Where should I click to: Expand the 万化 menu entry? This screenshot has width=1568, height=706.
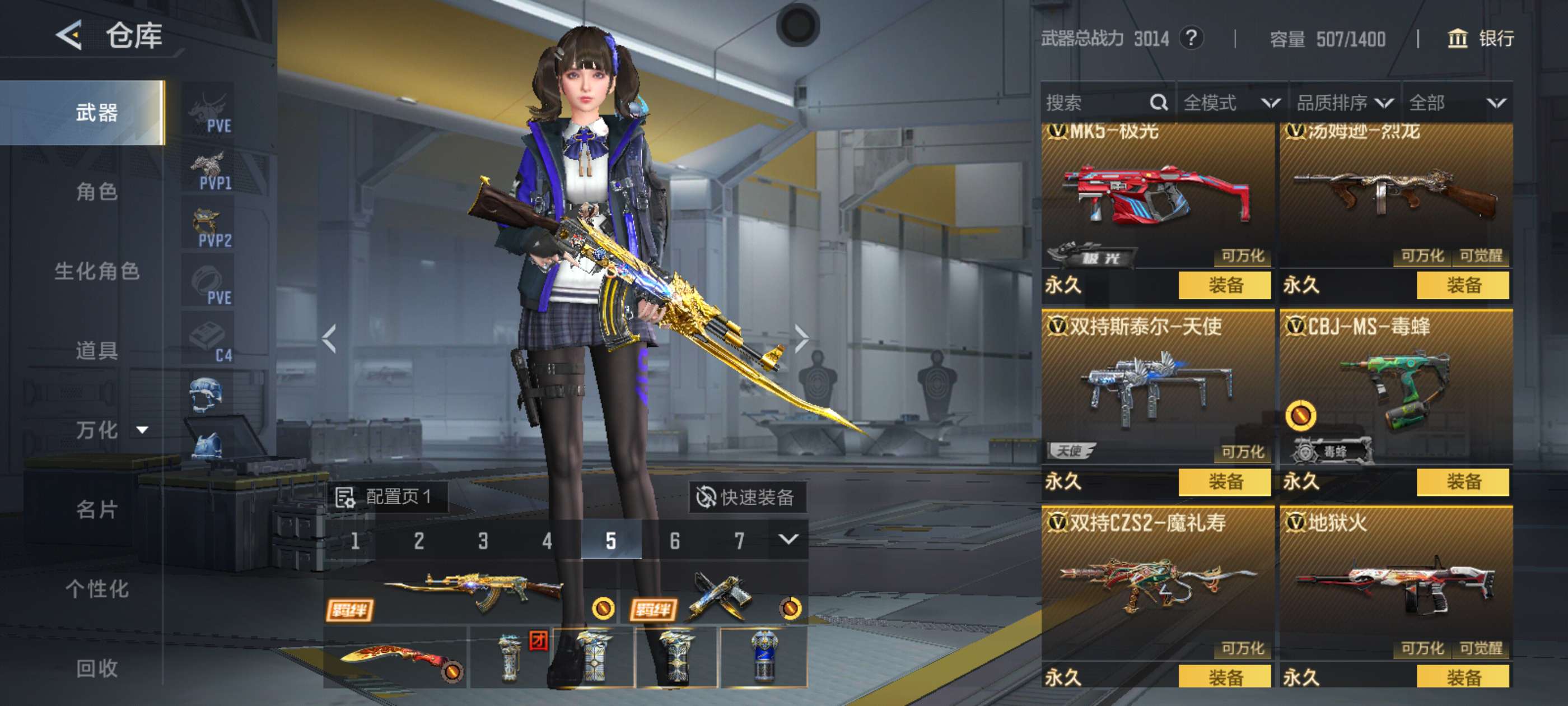[111, 430]
